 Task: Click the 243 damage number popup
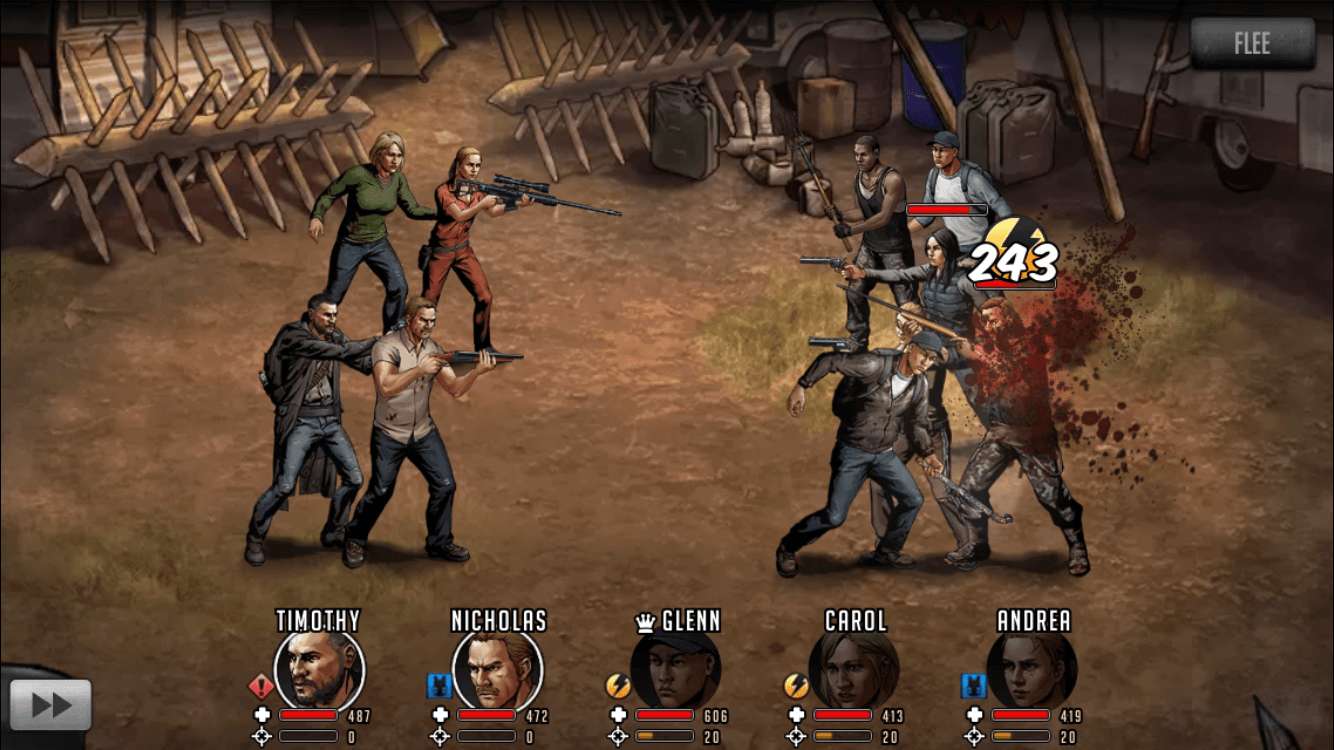click(x=1013, y=264)
